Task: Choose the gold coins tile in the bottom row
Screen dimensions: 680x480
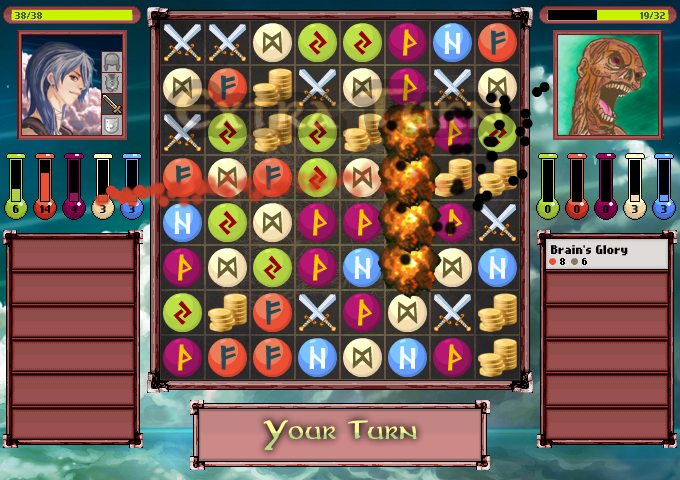Action: pos(497,356)
